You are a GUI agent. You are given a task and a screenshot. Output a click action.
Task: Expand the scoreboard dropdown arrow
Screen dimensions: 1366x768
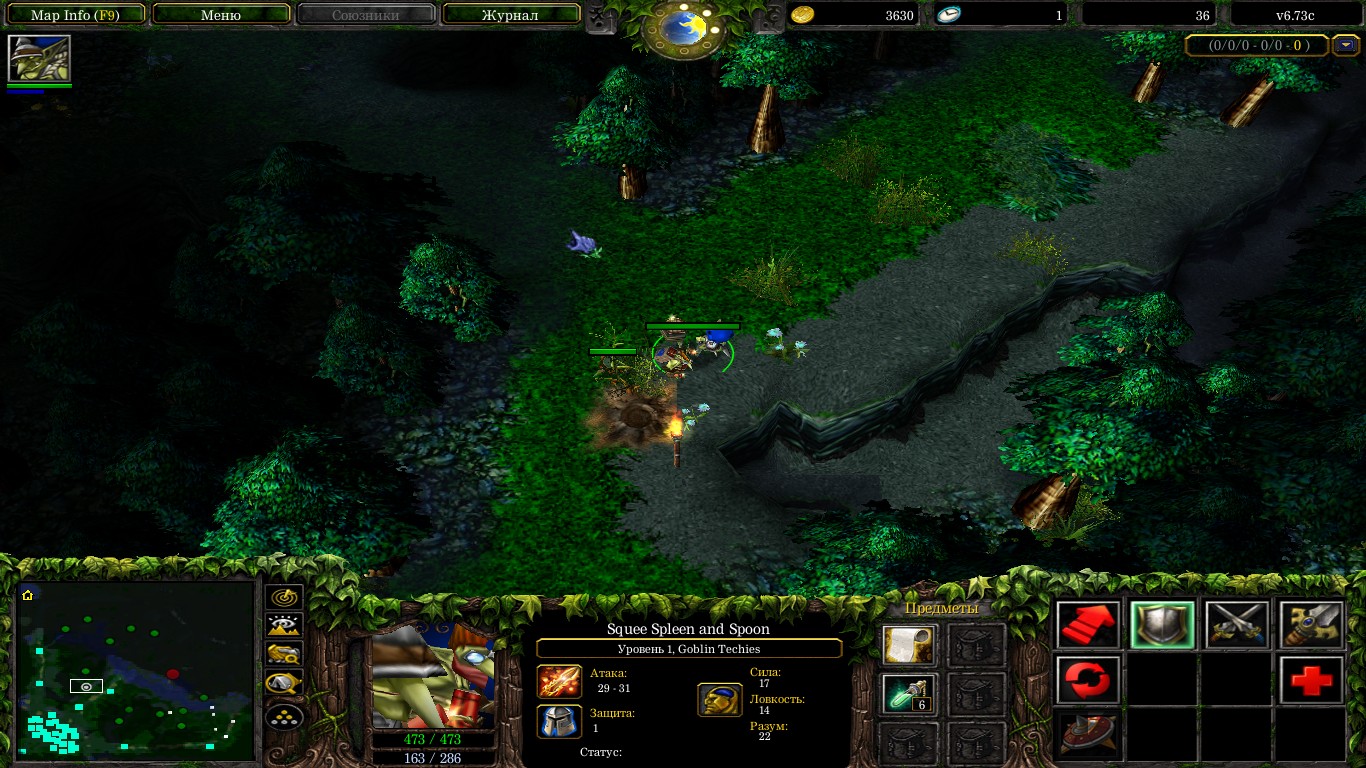(1345, 45)
